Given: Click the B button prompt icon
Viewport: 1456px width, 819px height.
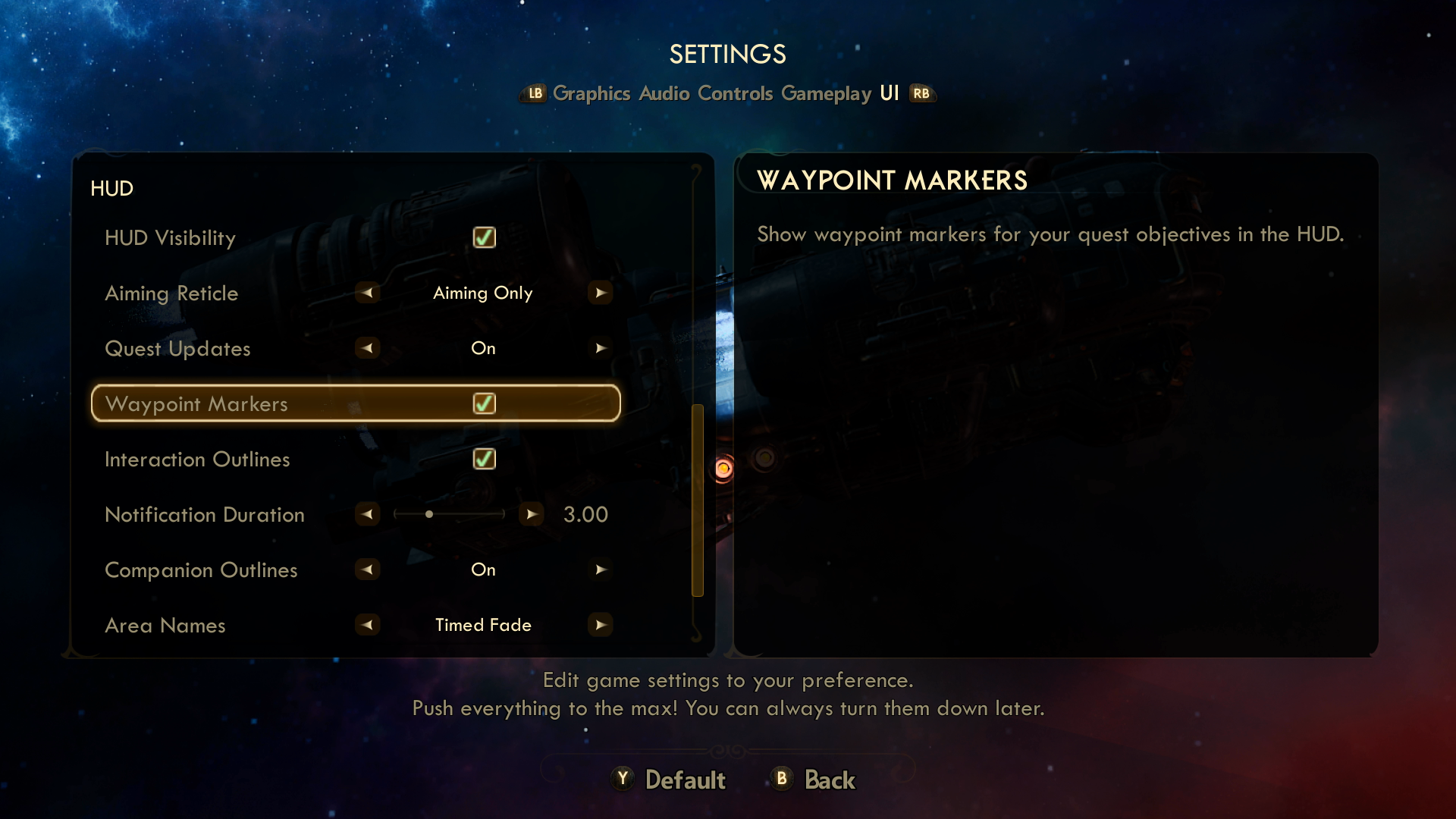Looking at the screenshot, I should pos(781,779).
